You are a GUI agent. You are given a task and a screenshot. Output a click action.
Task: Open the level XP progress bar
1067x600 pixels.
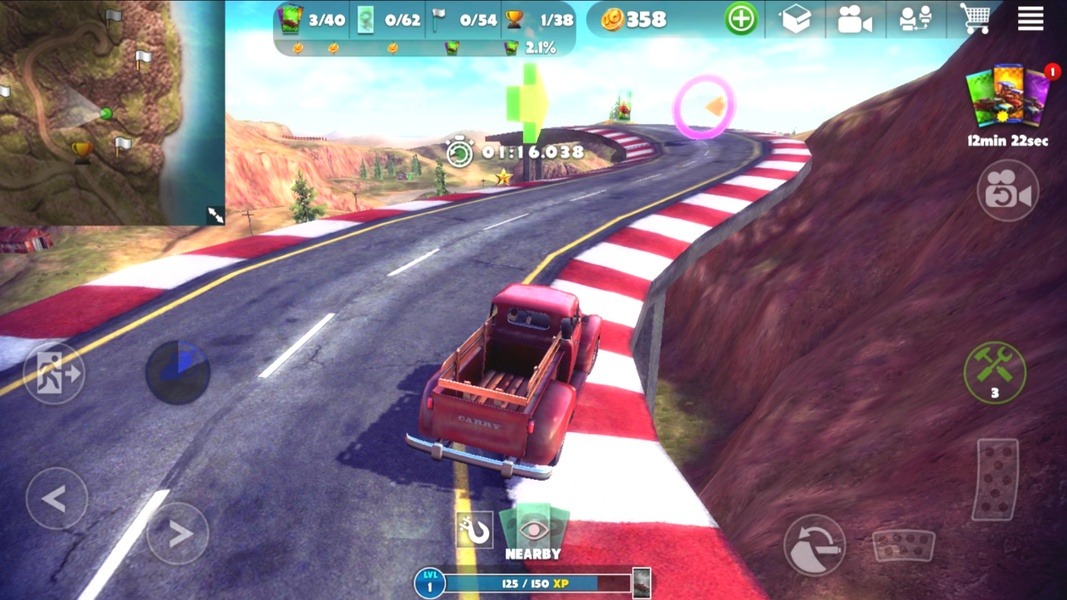click(x=533, y=583)
